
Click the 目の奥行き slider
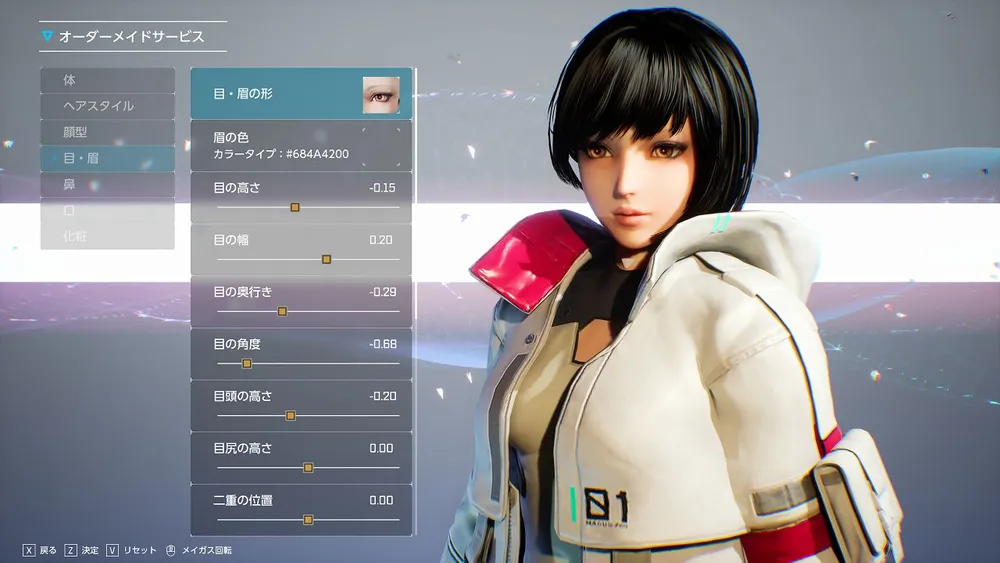point(282,311)
